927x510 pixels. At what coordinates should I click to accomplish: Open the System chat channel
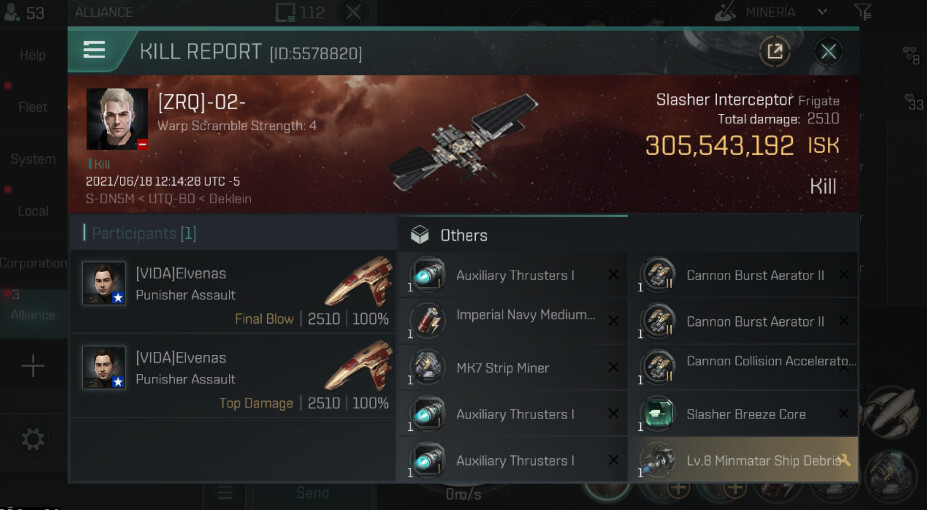pos(33,159)
